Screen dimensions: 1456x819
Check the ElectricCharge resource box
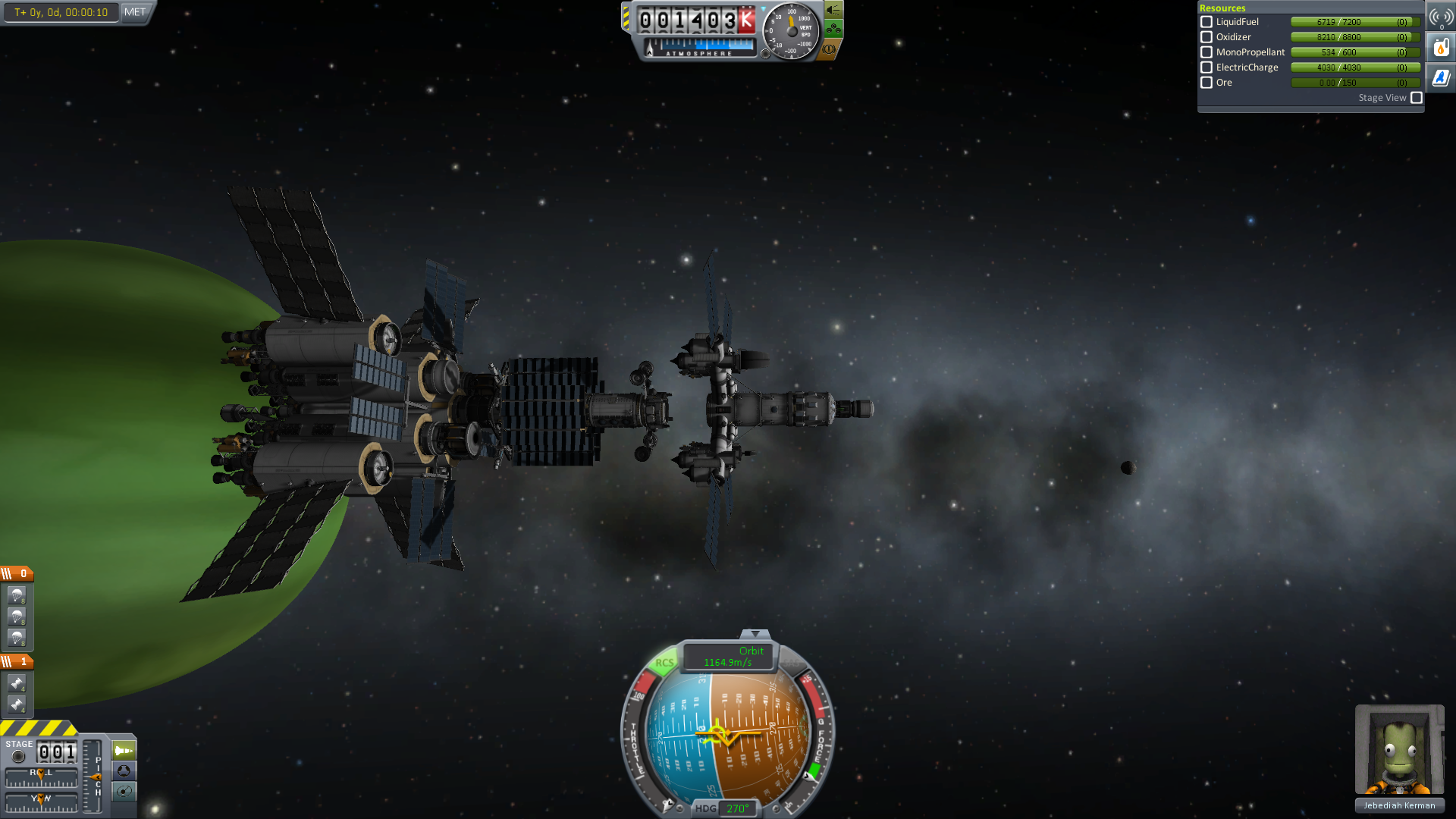click(1207, 67)
